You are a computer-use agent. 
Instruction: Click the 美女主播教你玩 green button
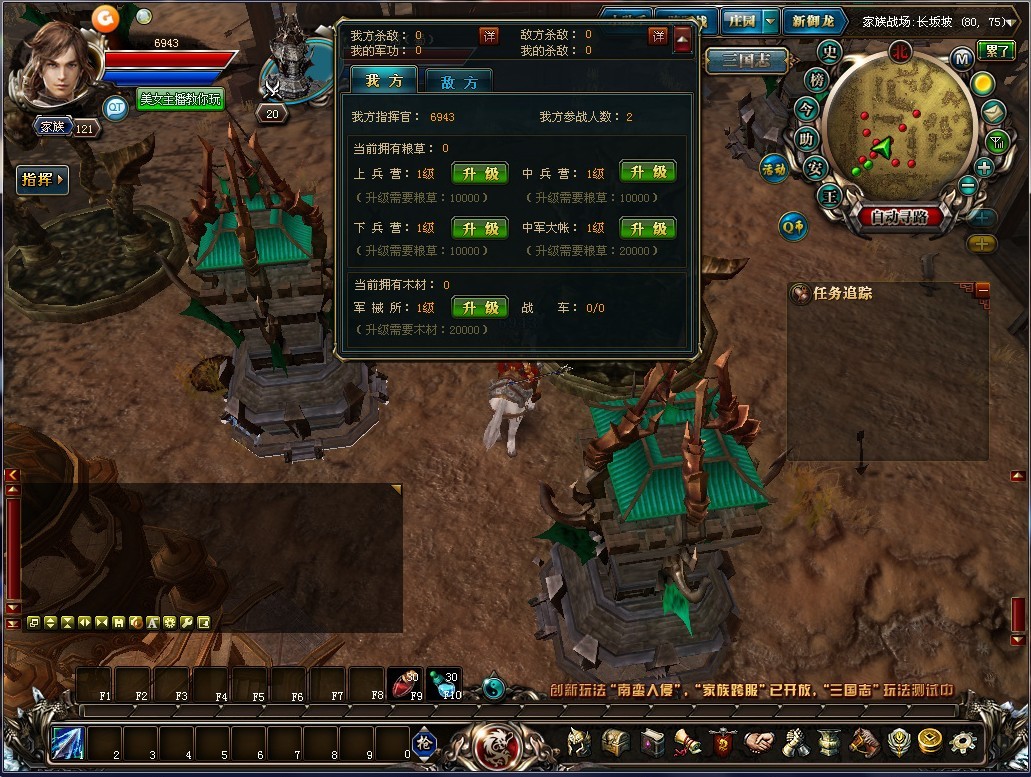click(180, 99)
